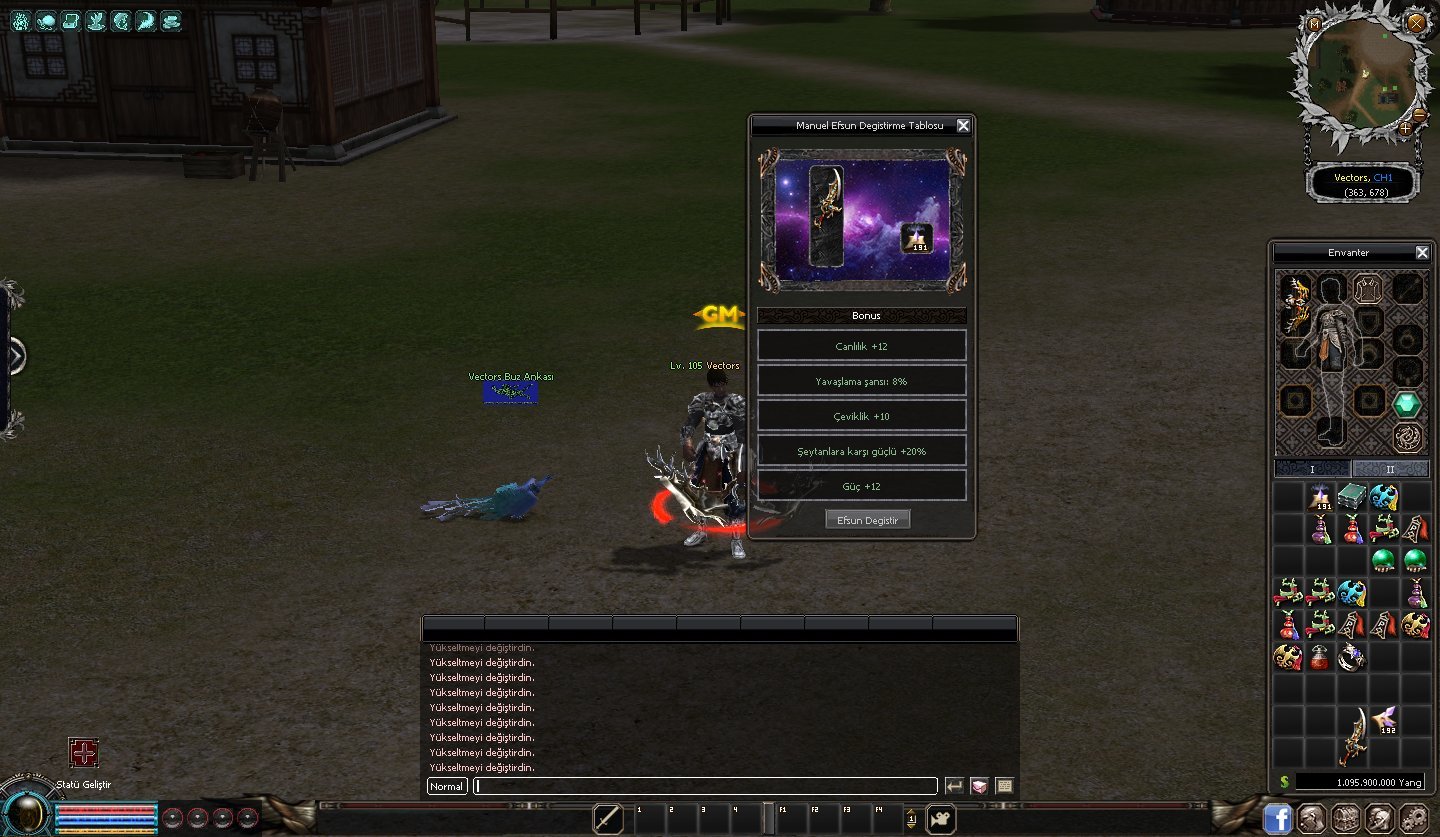Select inventory page I tab
The height and width of the screenshot is (837, 1440).
[x=1313, y=469]
